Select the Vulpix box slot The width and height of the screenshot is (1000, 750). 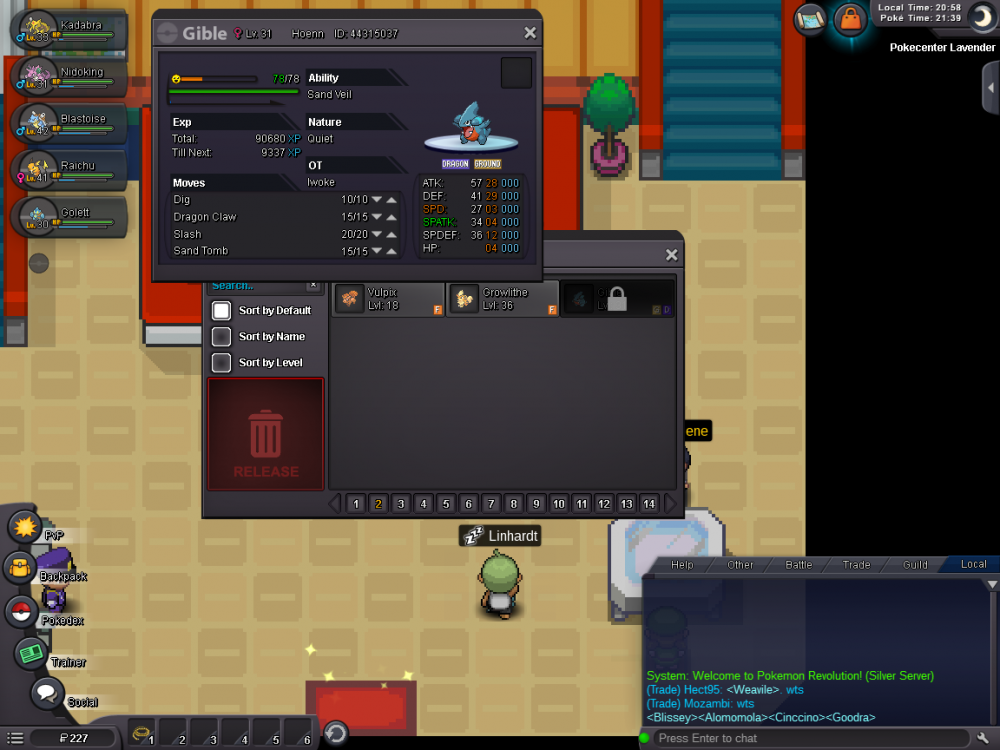pos(389,298)
